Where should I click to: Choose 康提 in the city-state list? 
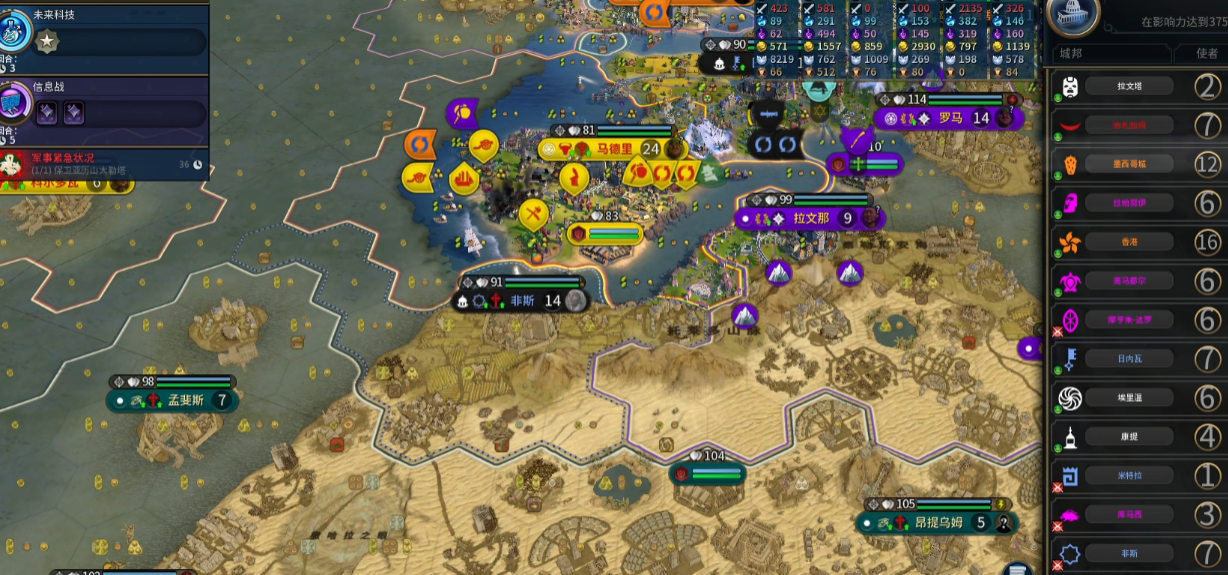pos(1129,436)
